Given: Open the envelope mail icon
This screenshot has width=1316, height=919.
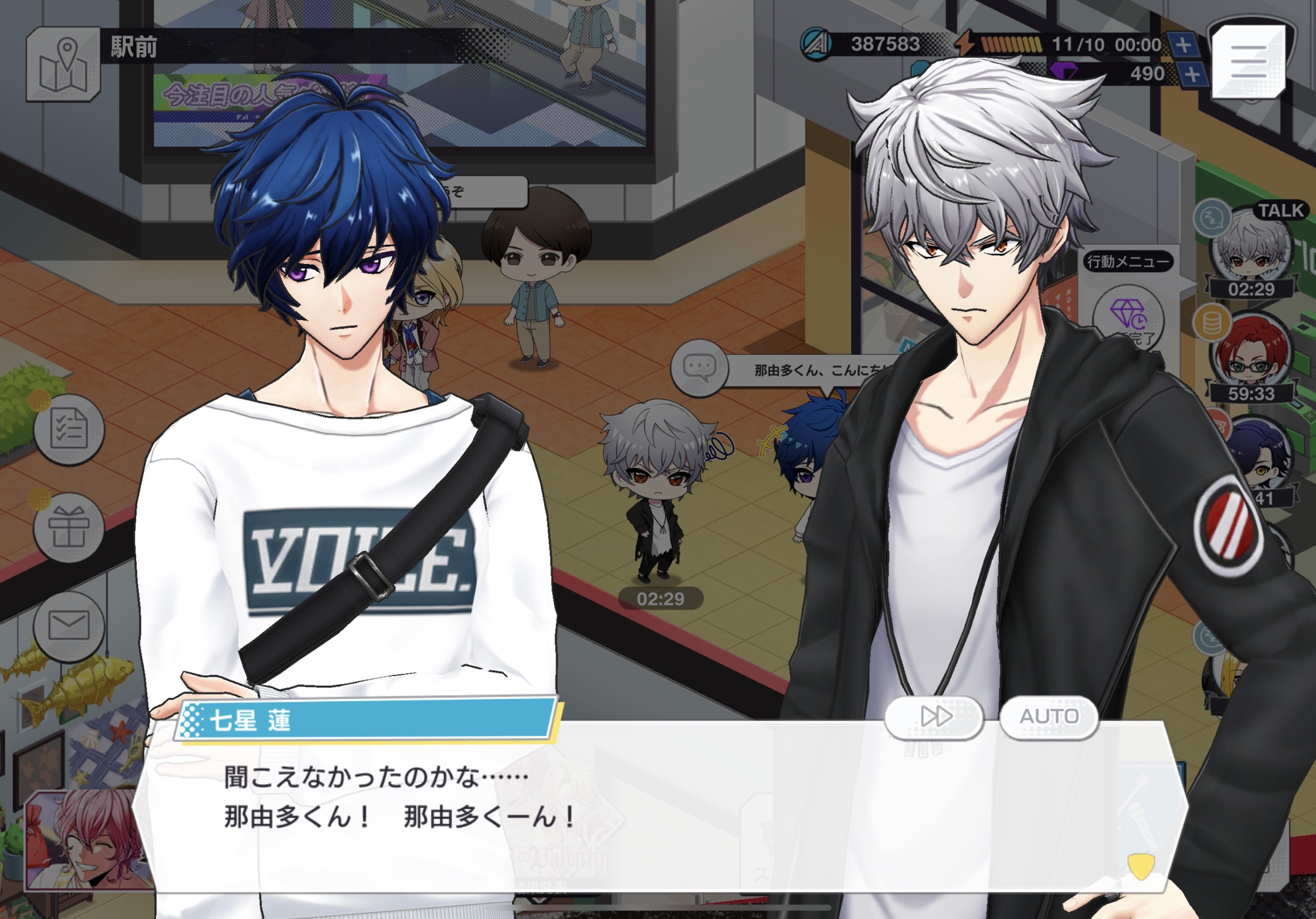Looking at the screenshot, I should point(69,625).
